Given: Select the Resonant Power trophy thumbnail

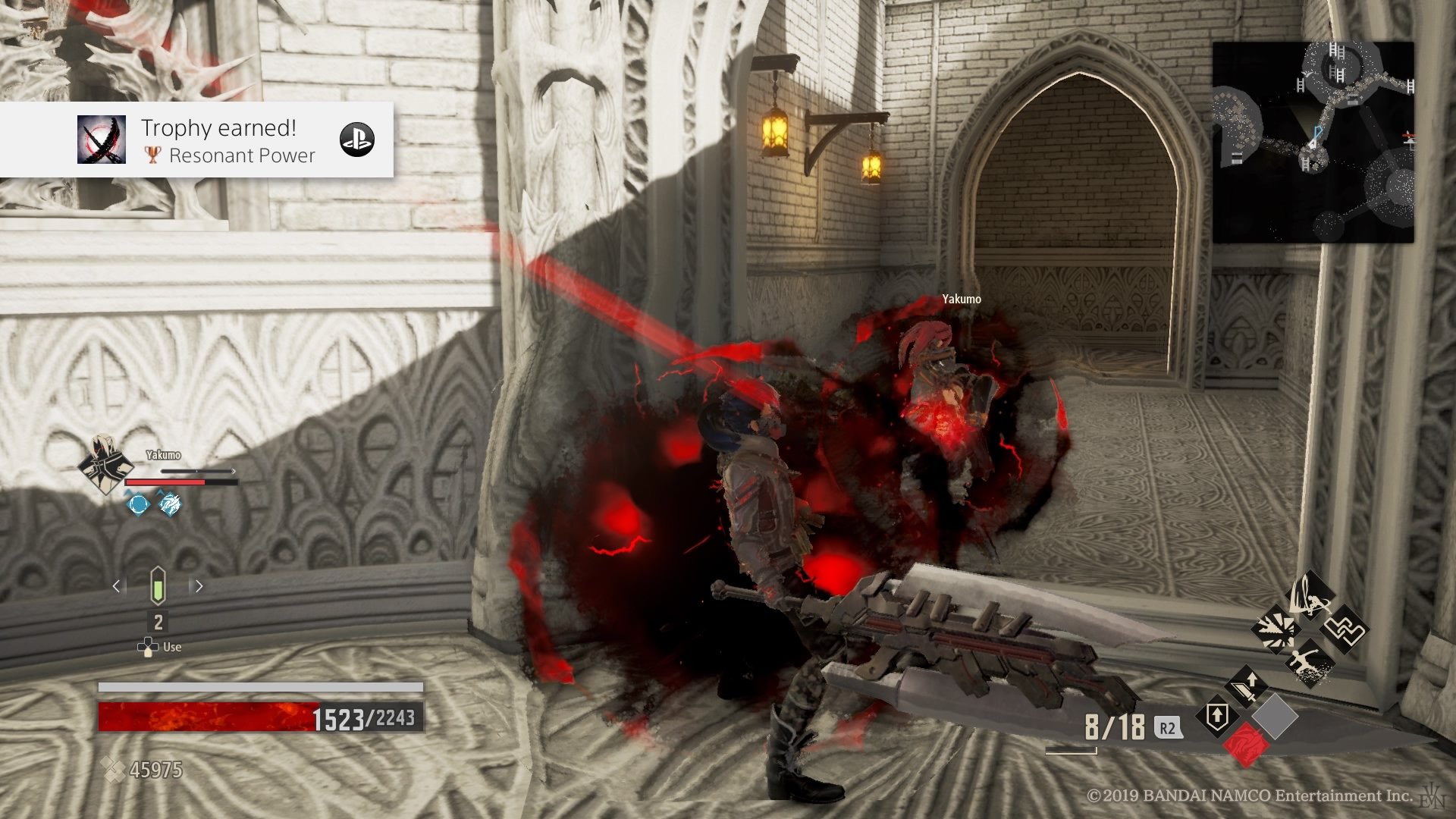Looking at the screenshot, I should pos(102,140).
